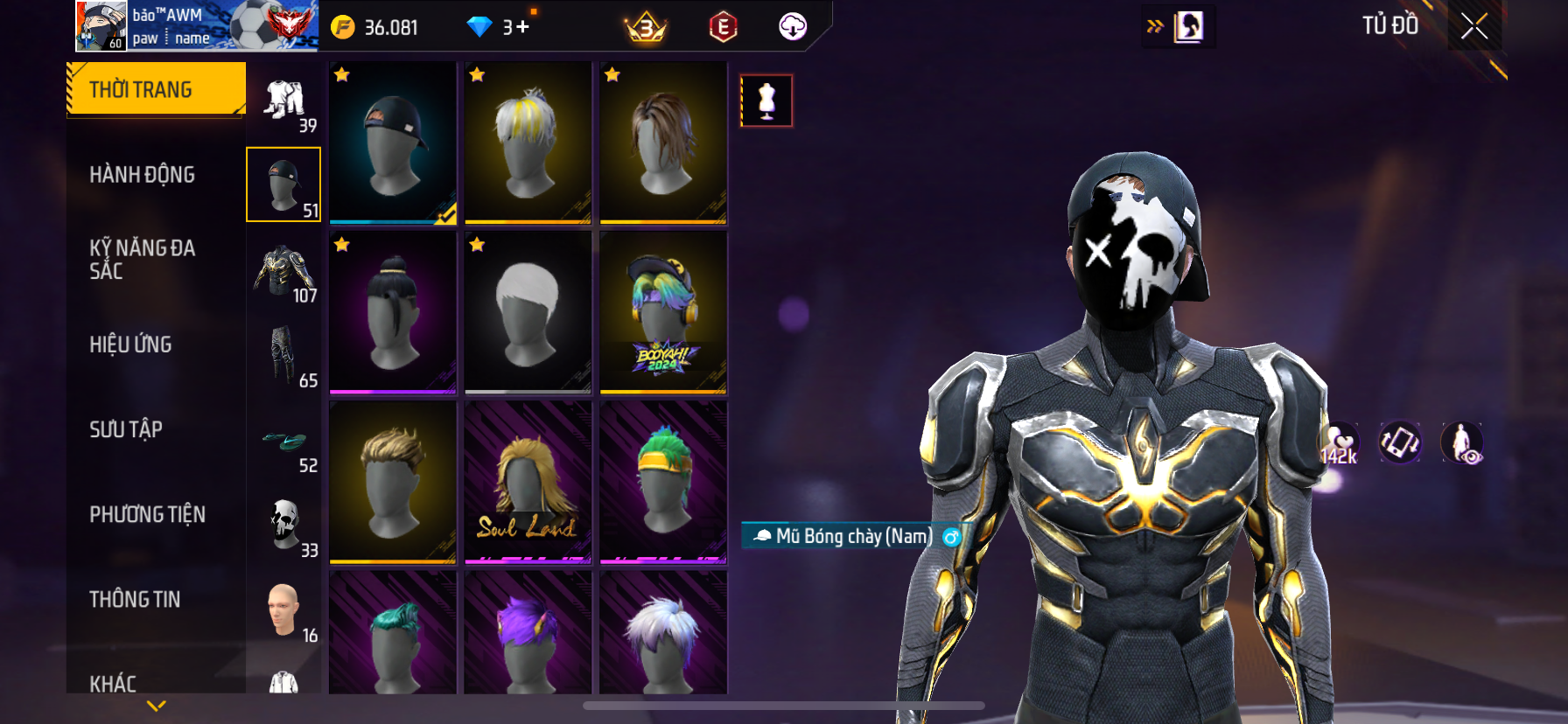This screenshot has width=1568, height=724.
Task: Open the Thông Tin tab
Action: (x=135, y=599)
